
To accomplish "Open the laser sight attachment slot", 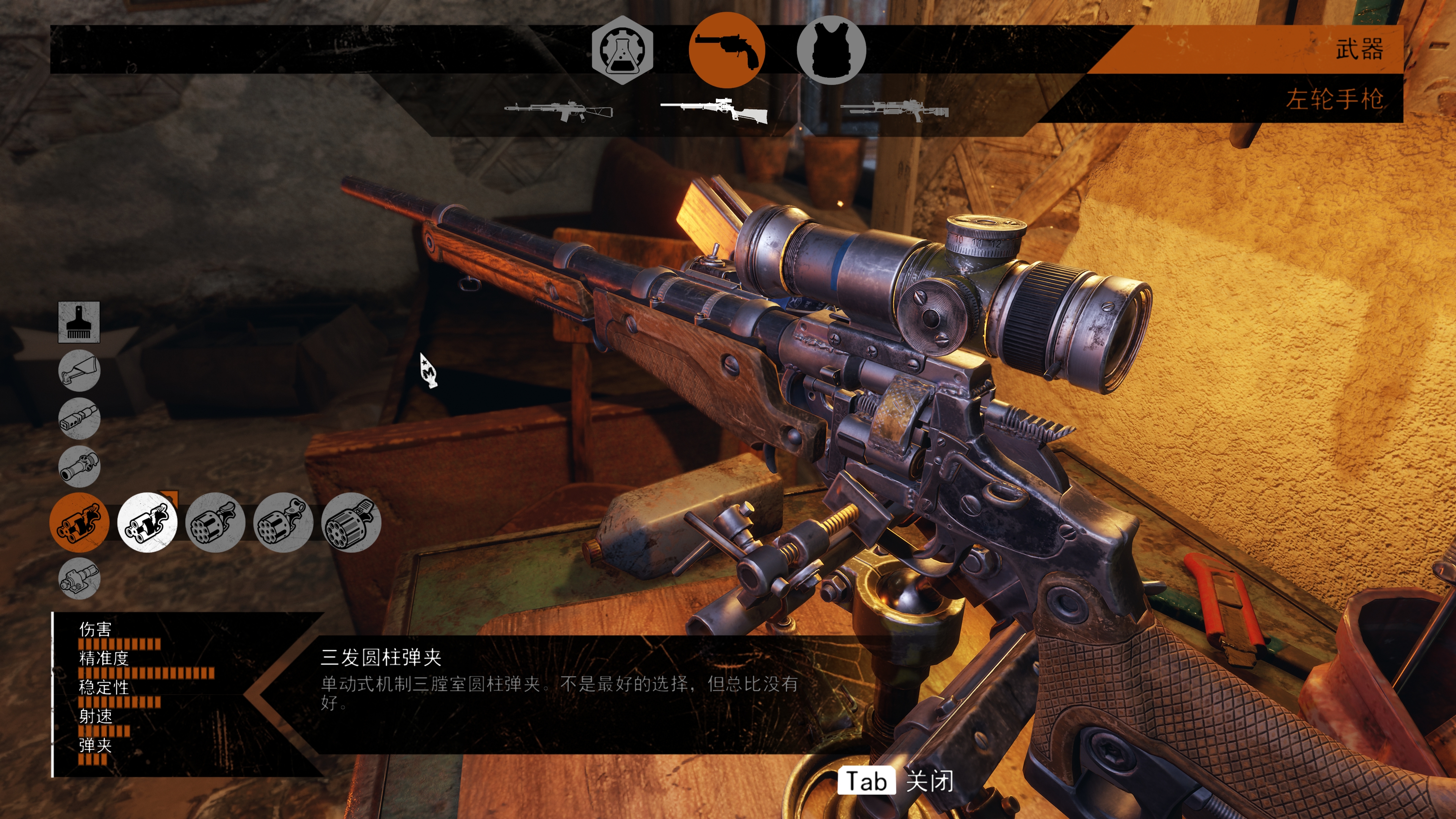I will 79,578.
